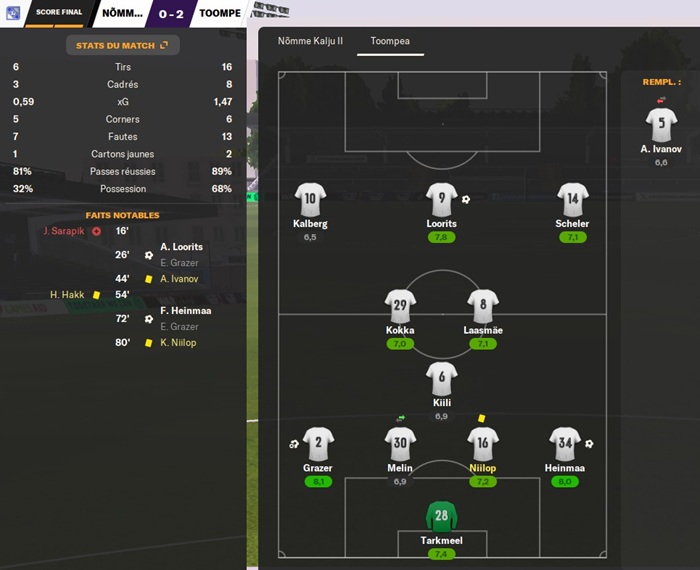Open midfielder Kokka's player card

tap(400, 305)
